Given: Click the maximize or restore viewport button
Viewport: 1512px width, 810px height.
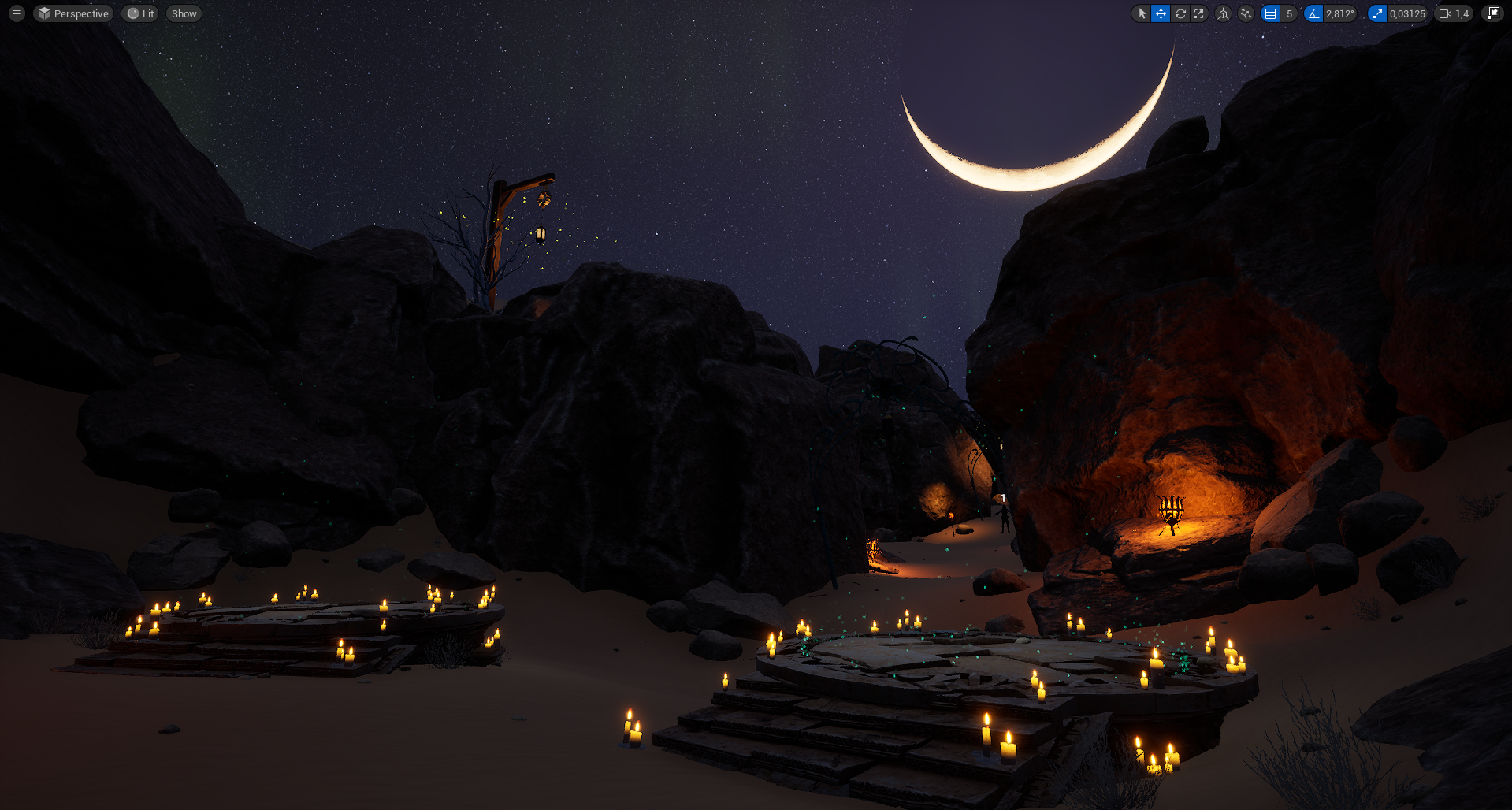Looking at the screenshot, I should coord(1493,13).
